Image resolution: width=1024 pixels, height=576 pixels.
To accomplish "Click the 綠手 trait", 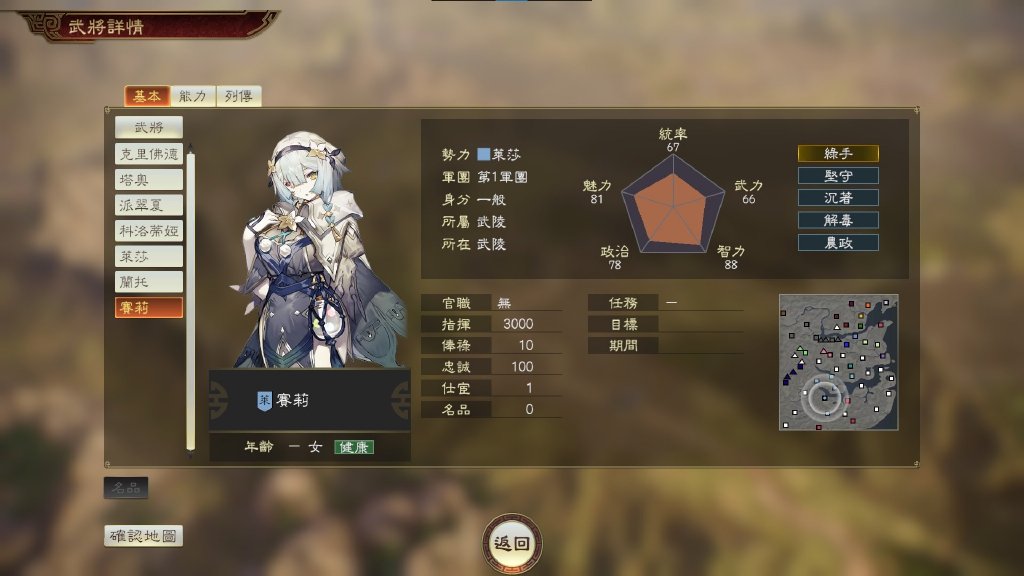I will tap(838, 154).
